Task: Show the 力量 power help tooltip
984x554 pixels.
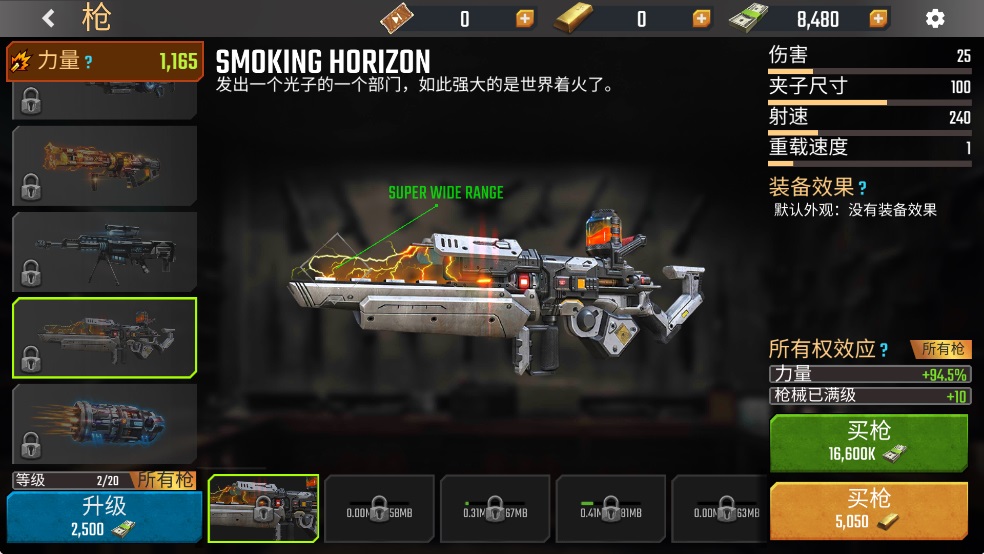Action: 89,62
